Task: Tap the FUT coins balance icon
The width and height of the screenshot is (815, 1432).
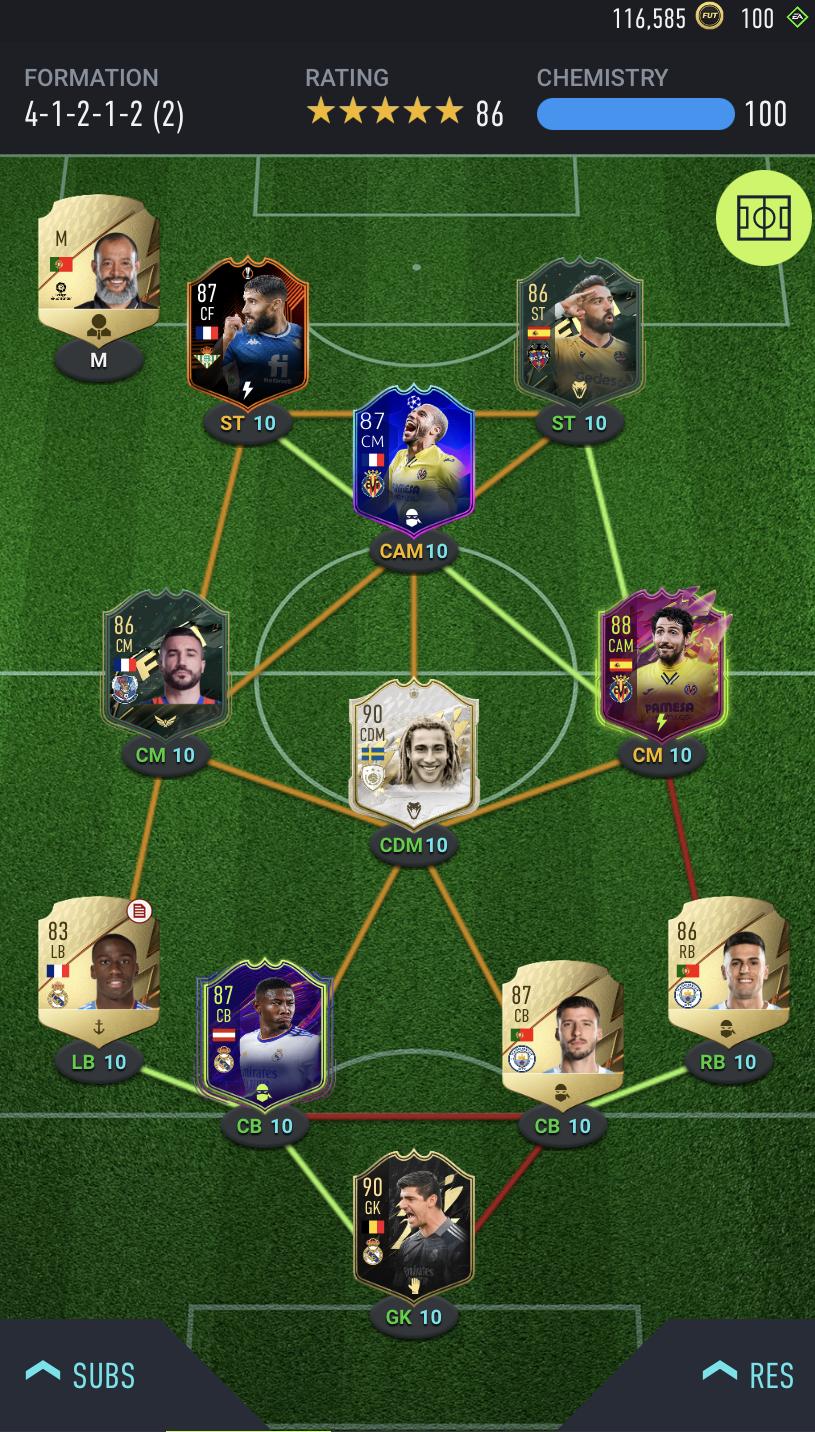Action: [x=709, y=17]
